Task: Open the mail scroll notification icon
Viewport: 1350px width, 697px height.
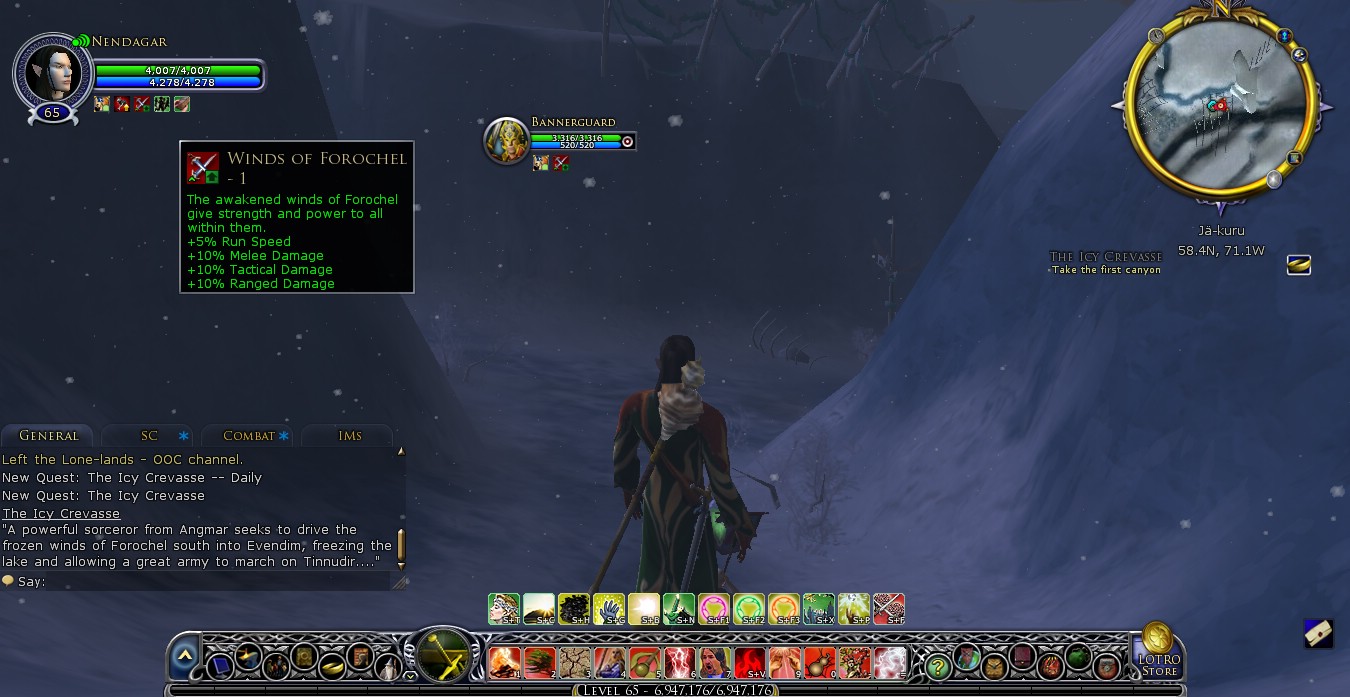Action: (1317, 634)
